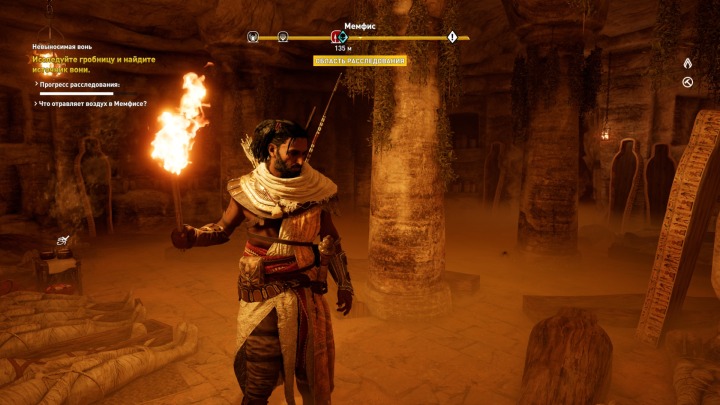Open the "Невыносимая вонь" quest tracker
The height and width of the screenshot is (405, 720).
(63, 46)
